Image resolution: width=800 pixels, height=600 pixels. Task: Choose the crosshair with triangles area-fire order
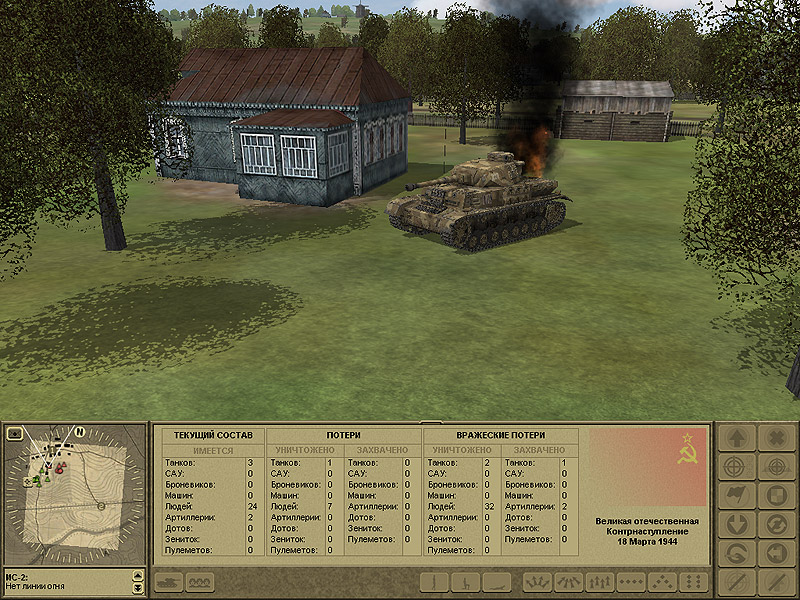pyautogui.click(x=775, y=467)
